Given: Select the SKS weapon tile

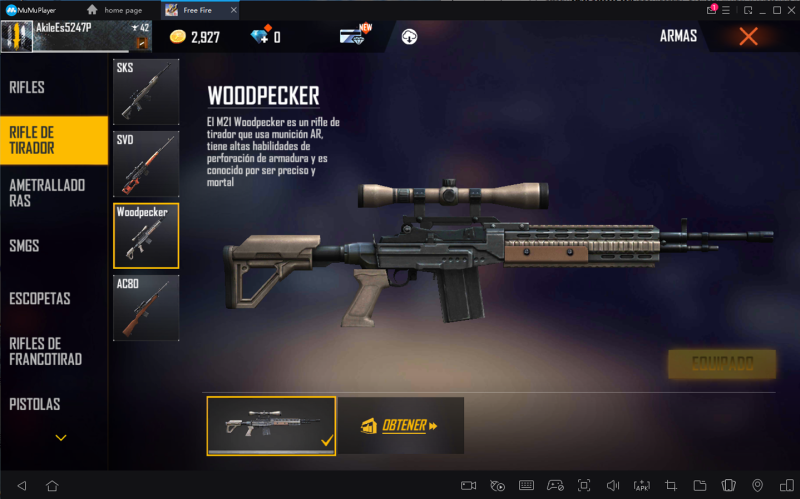Looking at the screenshot, I should tap(146, 92).
